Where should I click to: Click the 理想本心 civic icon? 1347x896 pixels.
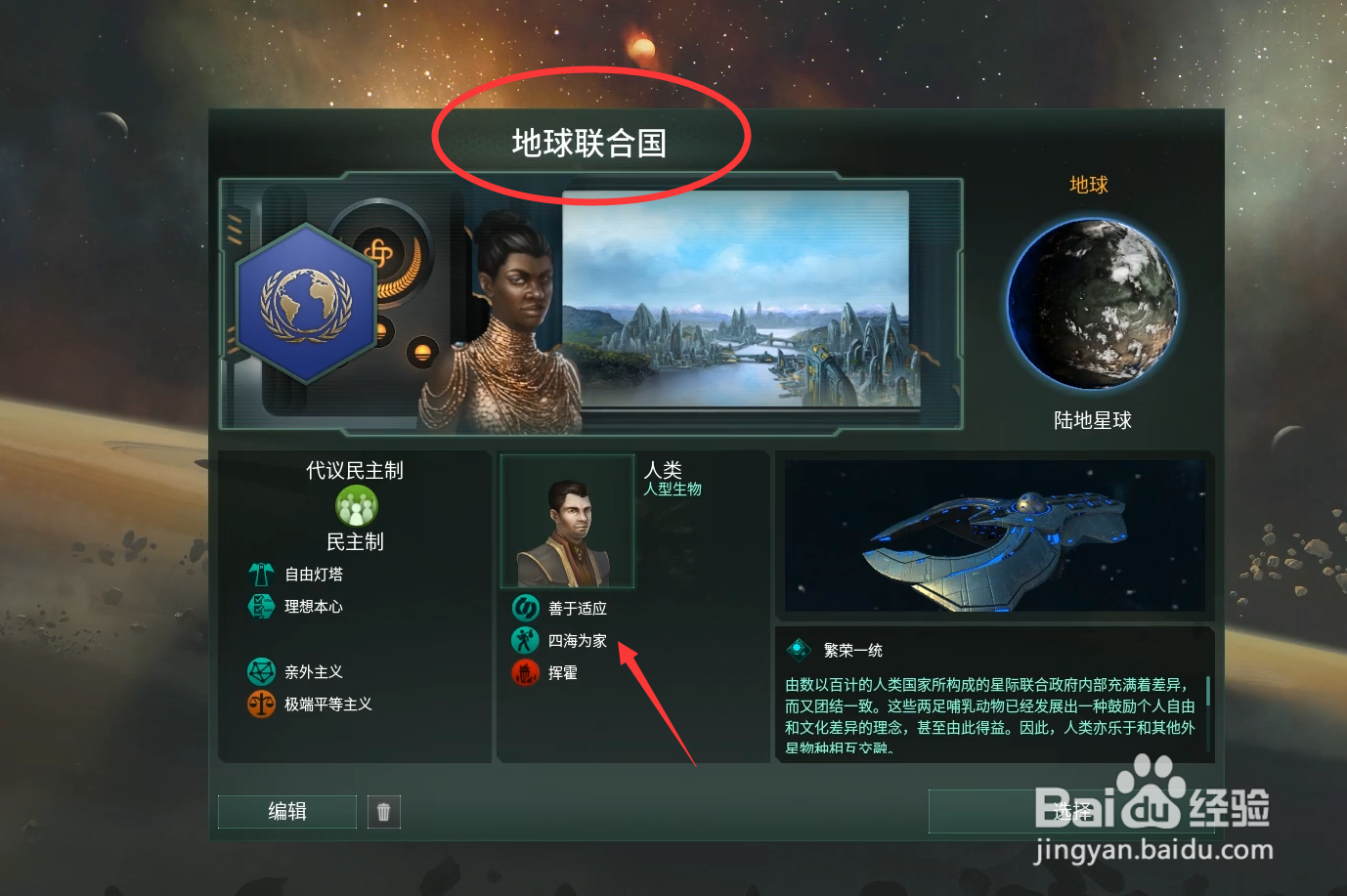[261, 606]
